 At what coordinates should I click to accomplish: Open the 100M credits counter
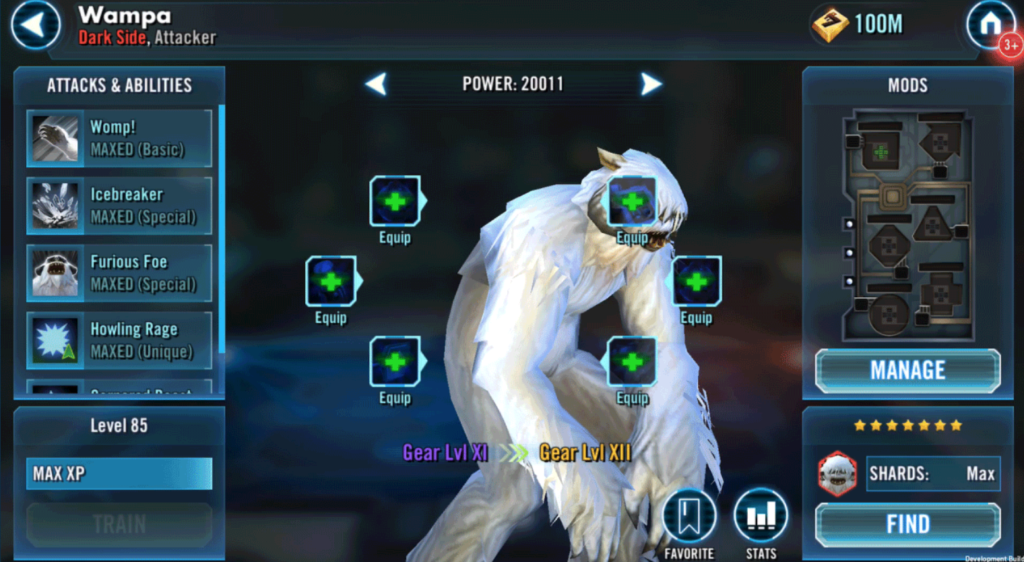[860, 25]
